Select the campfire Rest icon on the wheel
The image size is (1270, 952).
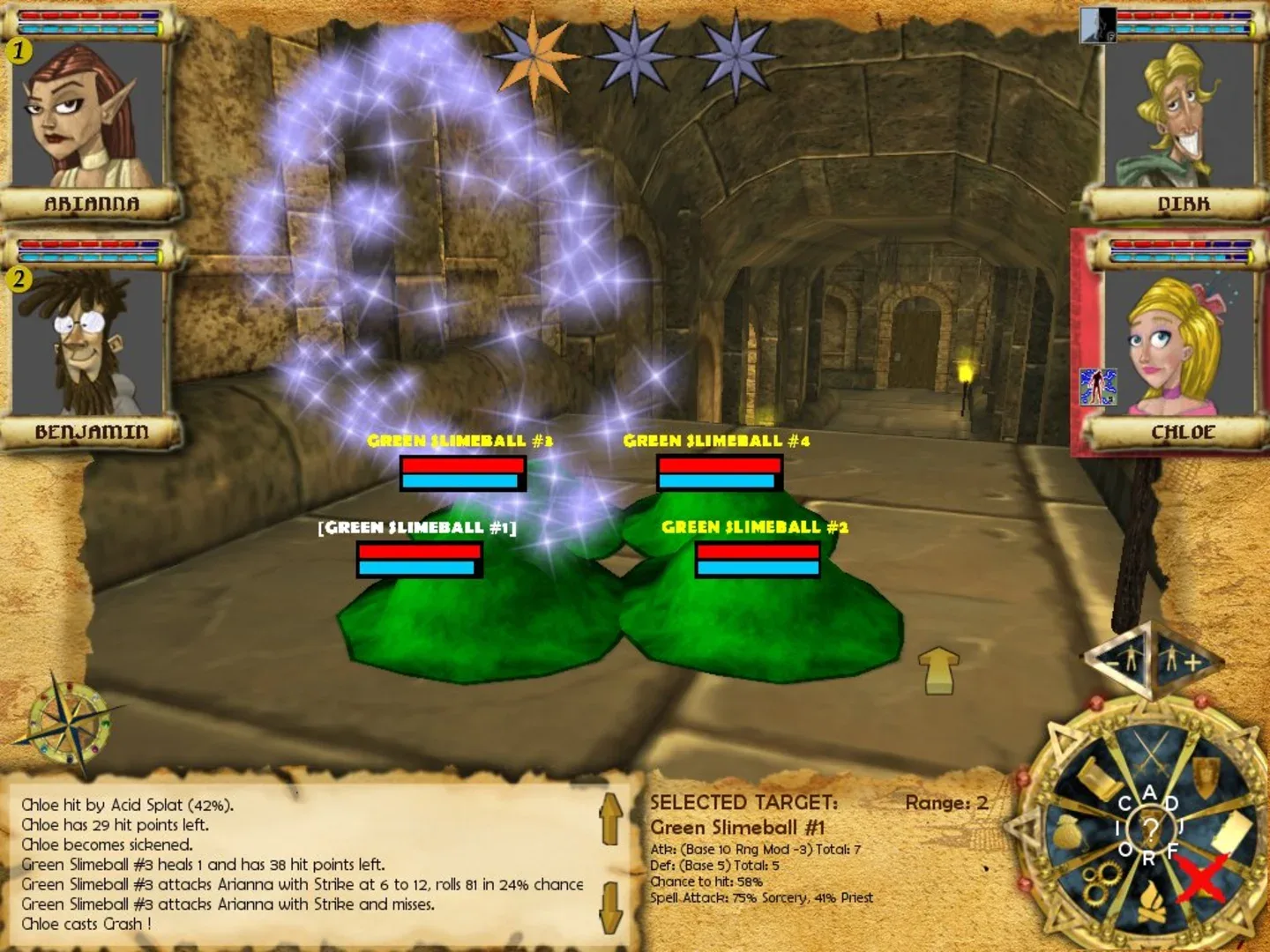pyautogui.click(x=1152, y=901)
